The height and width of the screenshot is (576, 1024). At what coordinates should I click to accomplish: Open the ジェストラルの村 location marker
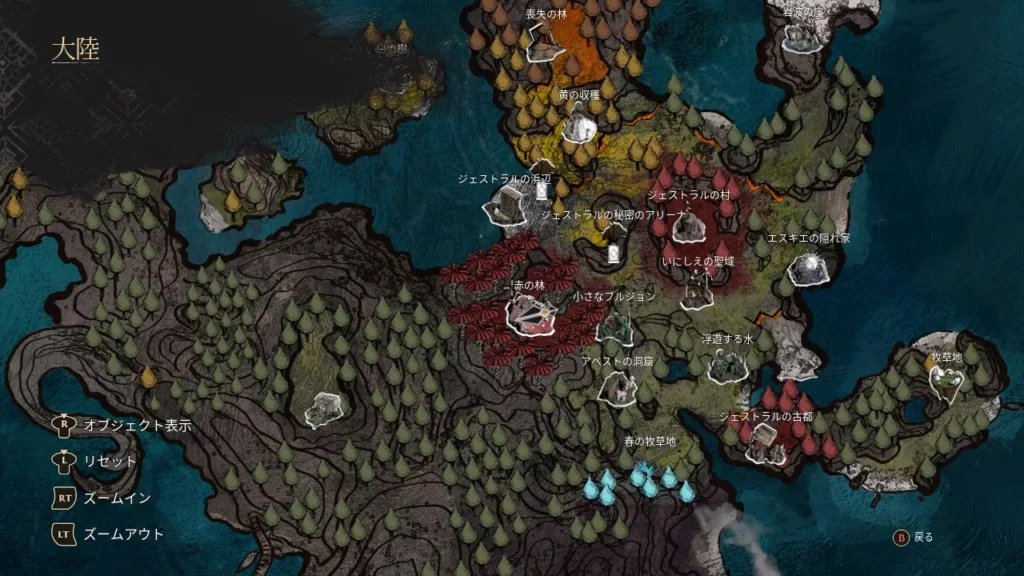686,228
